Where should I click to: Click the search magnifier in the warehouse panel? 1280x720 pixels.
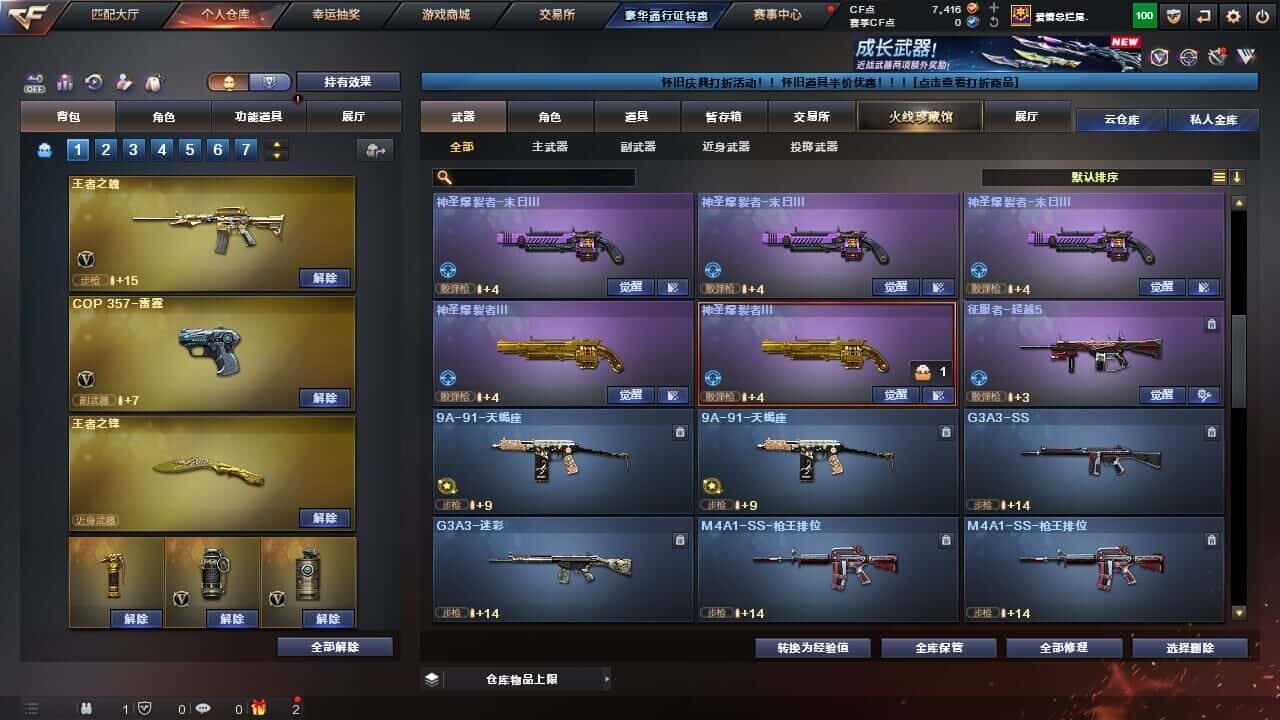tap(443, 176)
